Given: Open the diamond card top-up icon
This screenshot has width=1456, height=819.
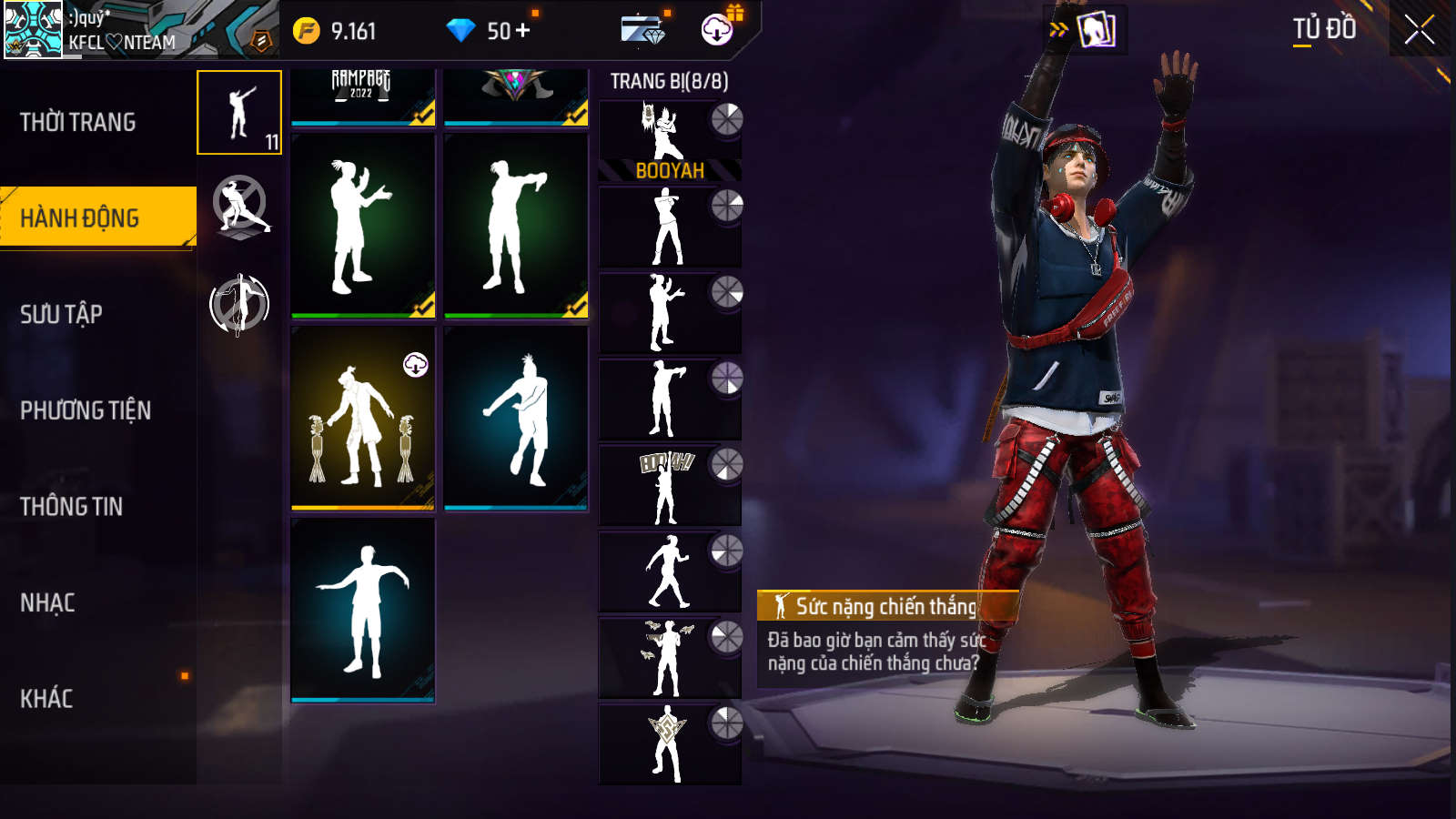Looking at the screenshot, I should click(643, 30).
